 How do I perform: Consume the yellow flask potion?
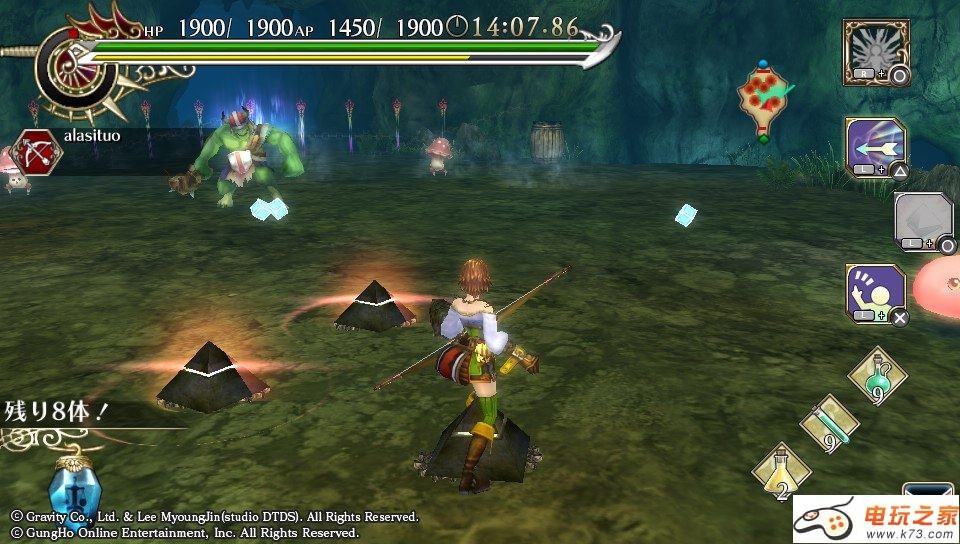tap(781, 471)
